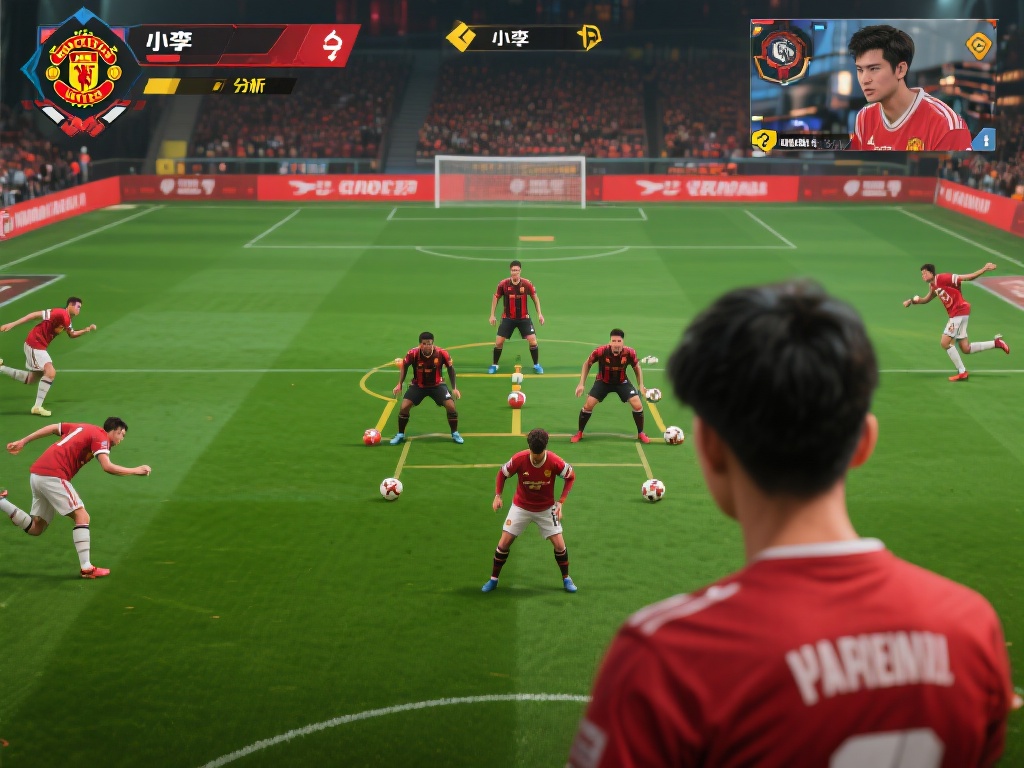Select the red 小李 player name banner
The image size is (1024, 768).
240,45
